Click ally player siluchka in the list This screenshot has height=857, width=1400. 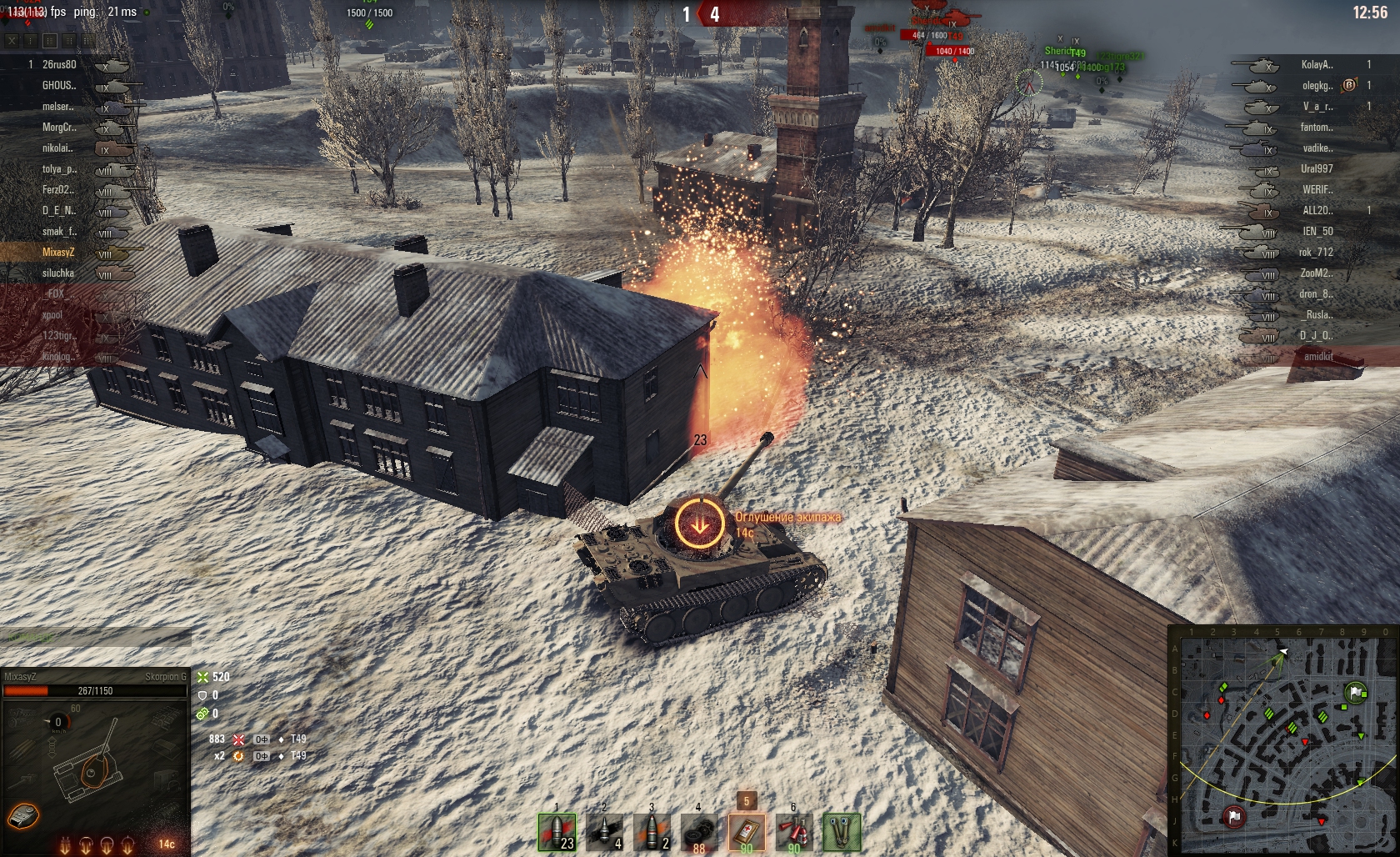pos(58,273)
